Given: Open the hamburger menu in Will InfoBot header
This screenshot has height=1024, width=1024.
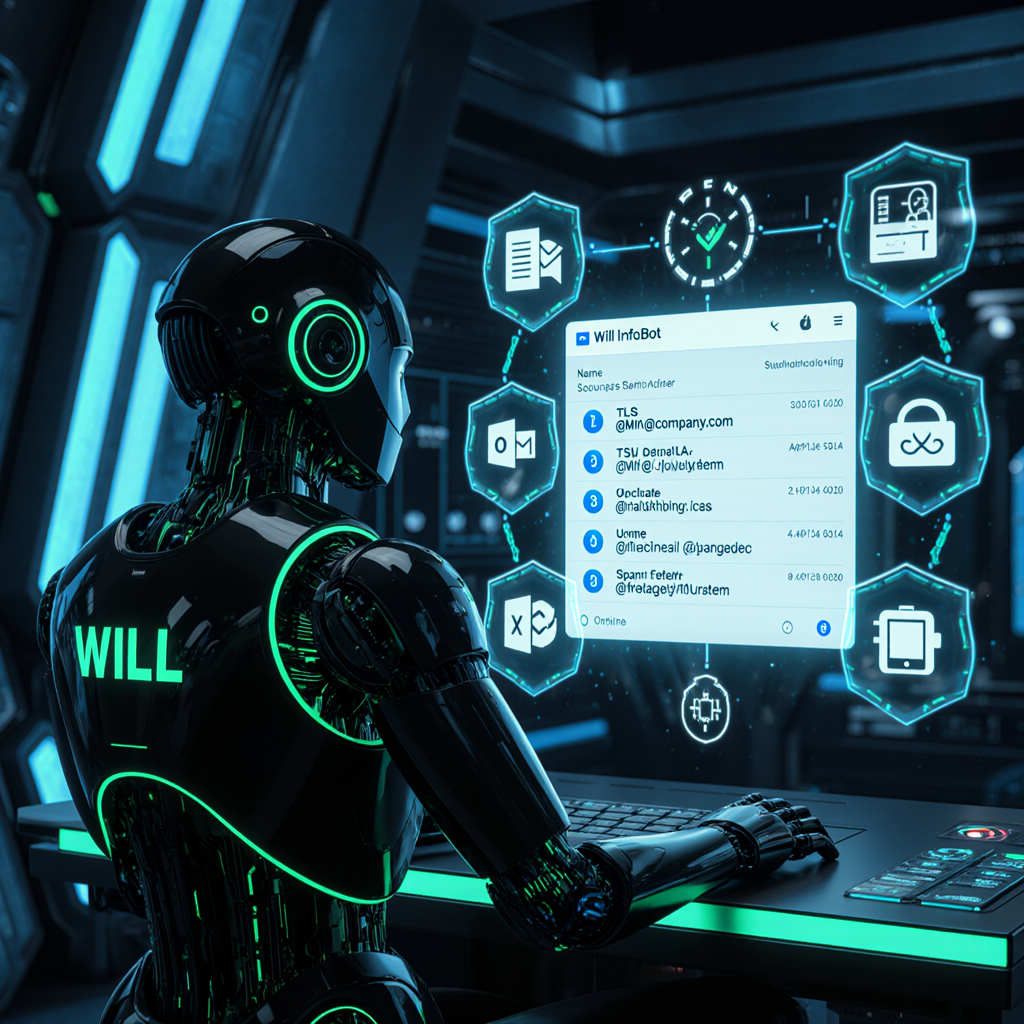Looking at the screenshot, I should (837, 322).
